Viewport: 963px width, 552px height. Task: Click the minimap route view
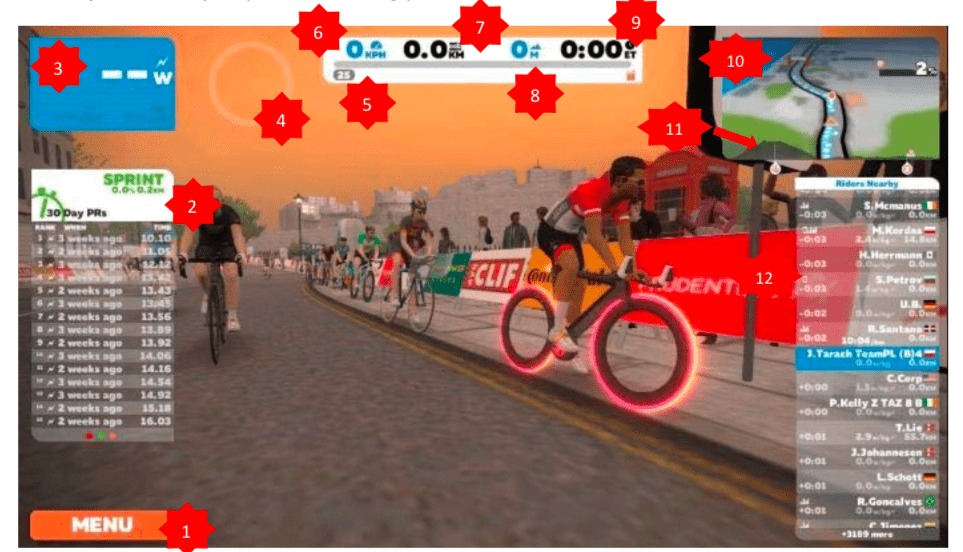point(828,102)
